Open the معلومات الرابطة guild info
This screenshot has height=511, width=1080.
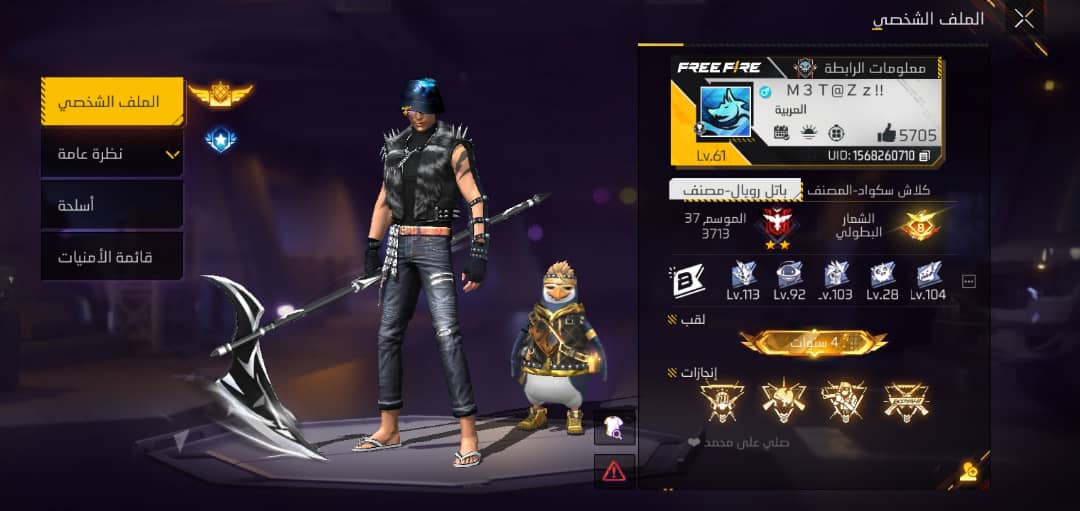tap(860, 68)
